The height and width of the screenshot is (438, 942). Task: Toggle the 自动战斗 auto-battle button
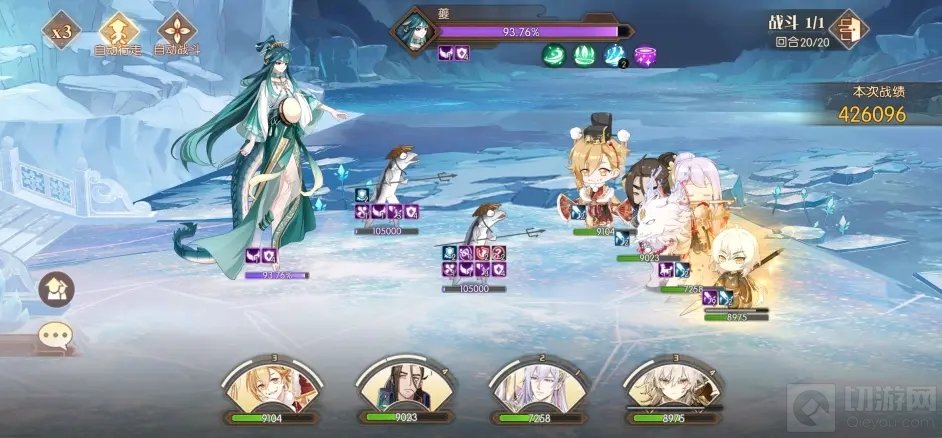(x=178, y=29)
